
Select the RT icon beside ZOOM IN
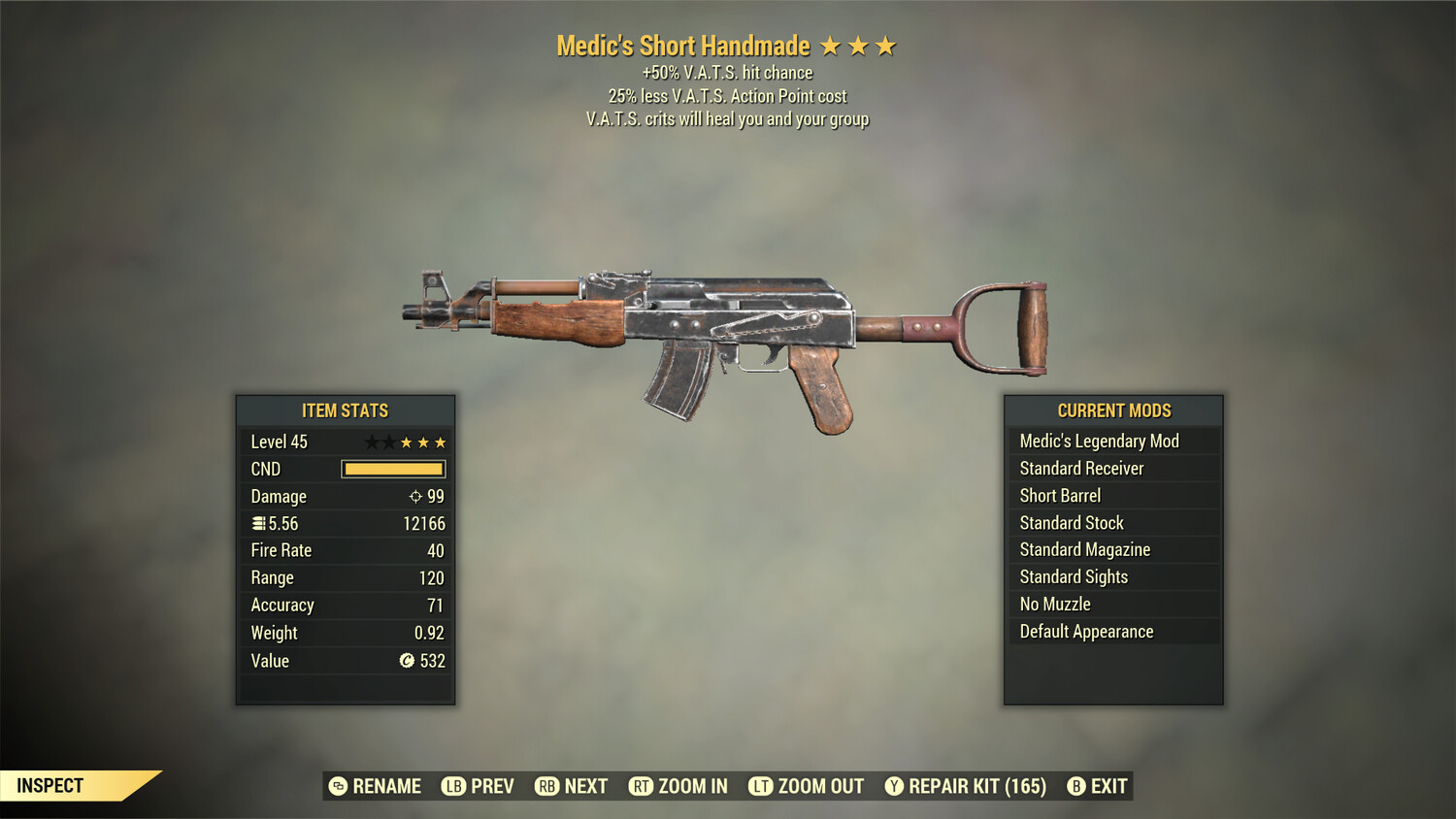pos(642,786)
